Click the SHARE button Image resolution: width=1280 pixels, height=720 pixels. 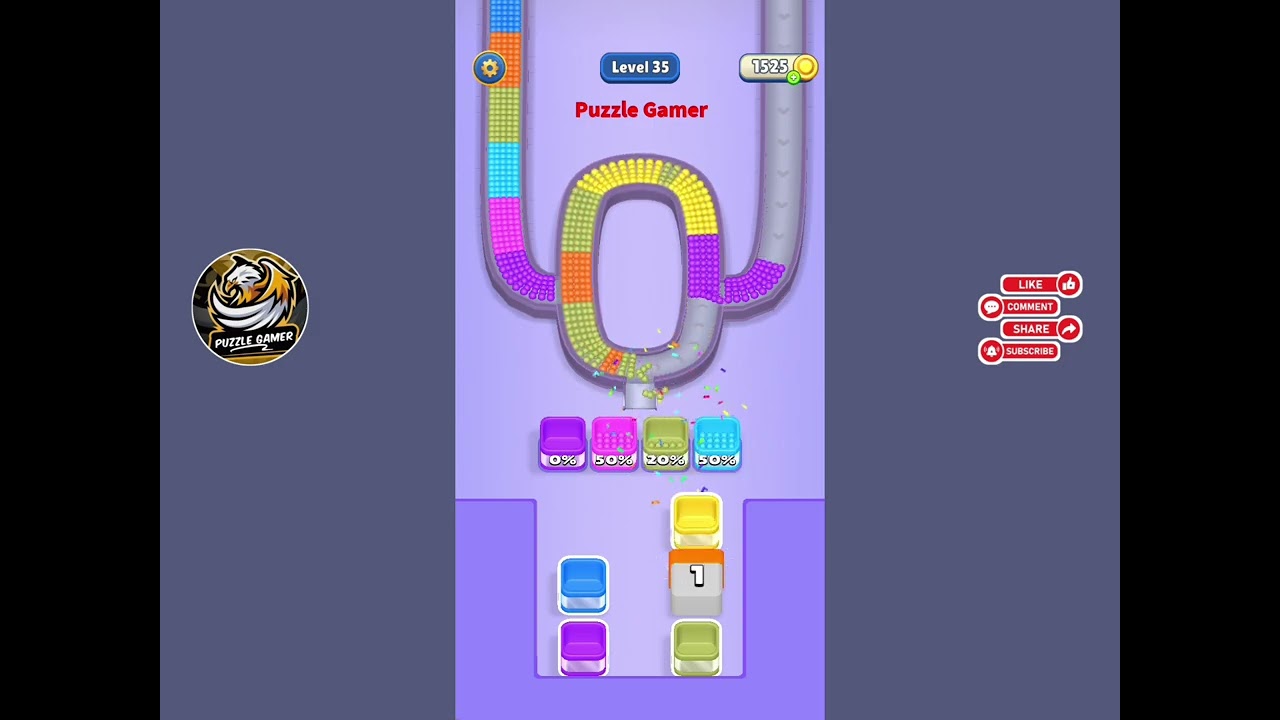(1031, 328)
